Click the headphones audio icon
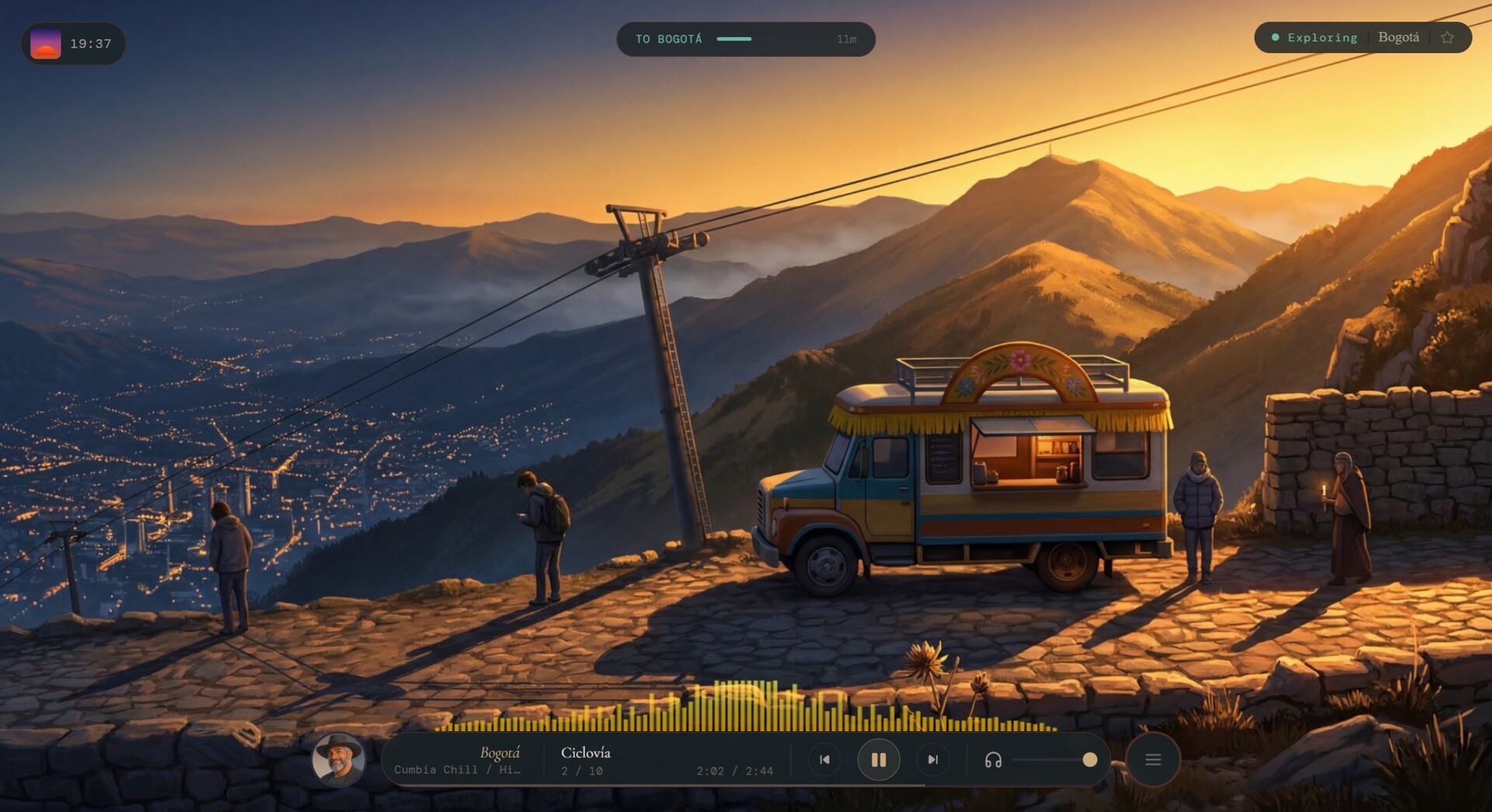This screenshot has height=812, width=1492. [992, 760]
